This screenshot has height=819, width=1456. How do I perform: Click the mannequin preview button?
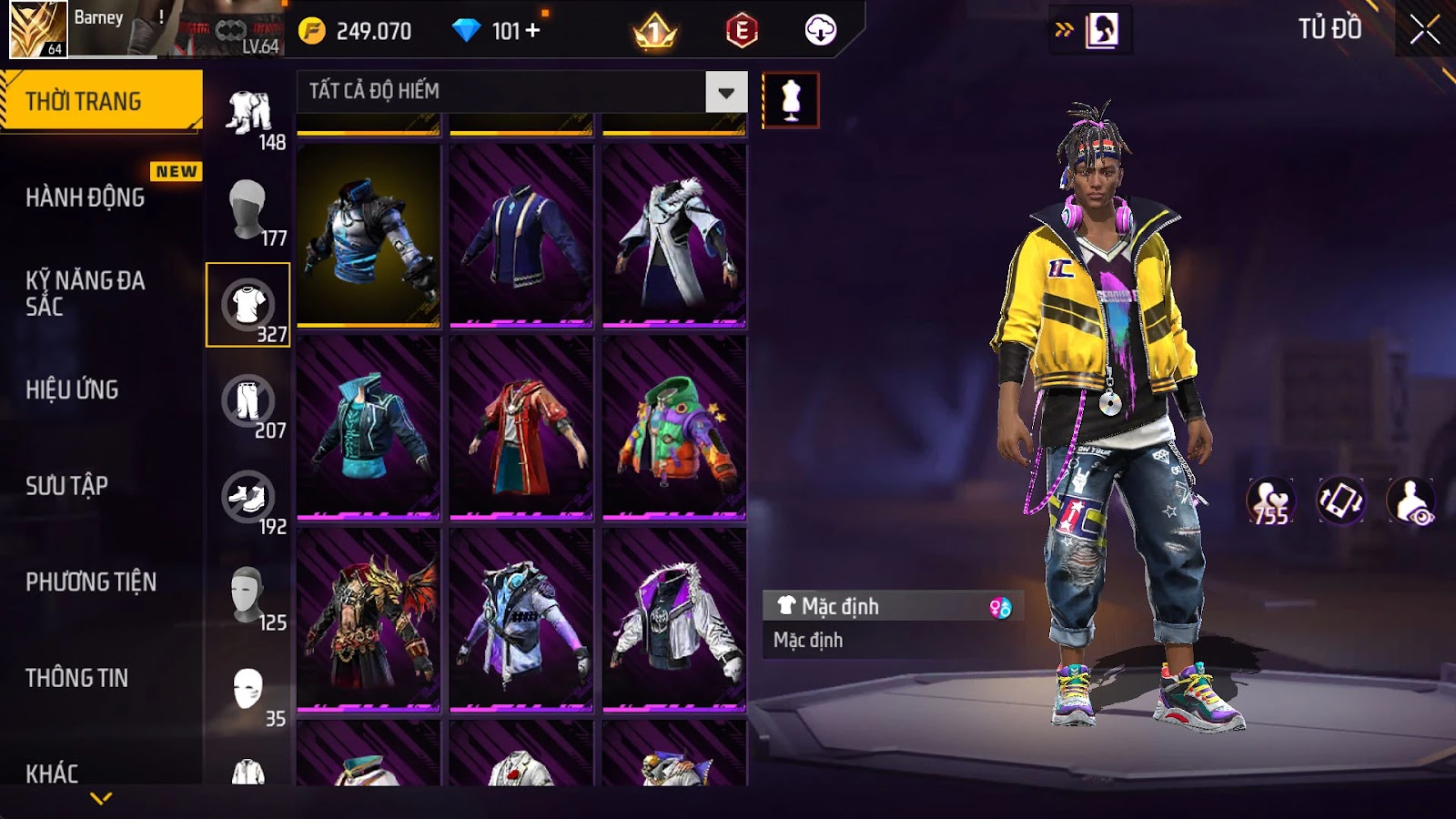coord(790,100)
